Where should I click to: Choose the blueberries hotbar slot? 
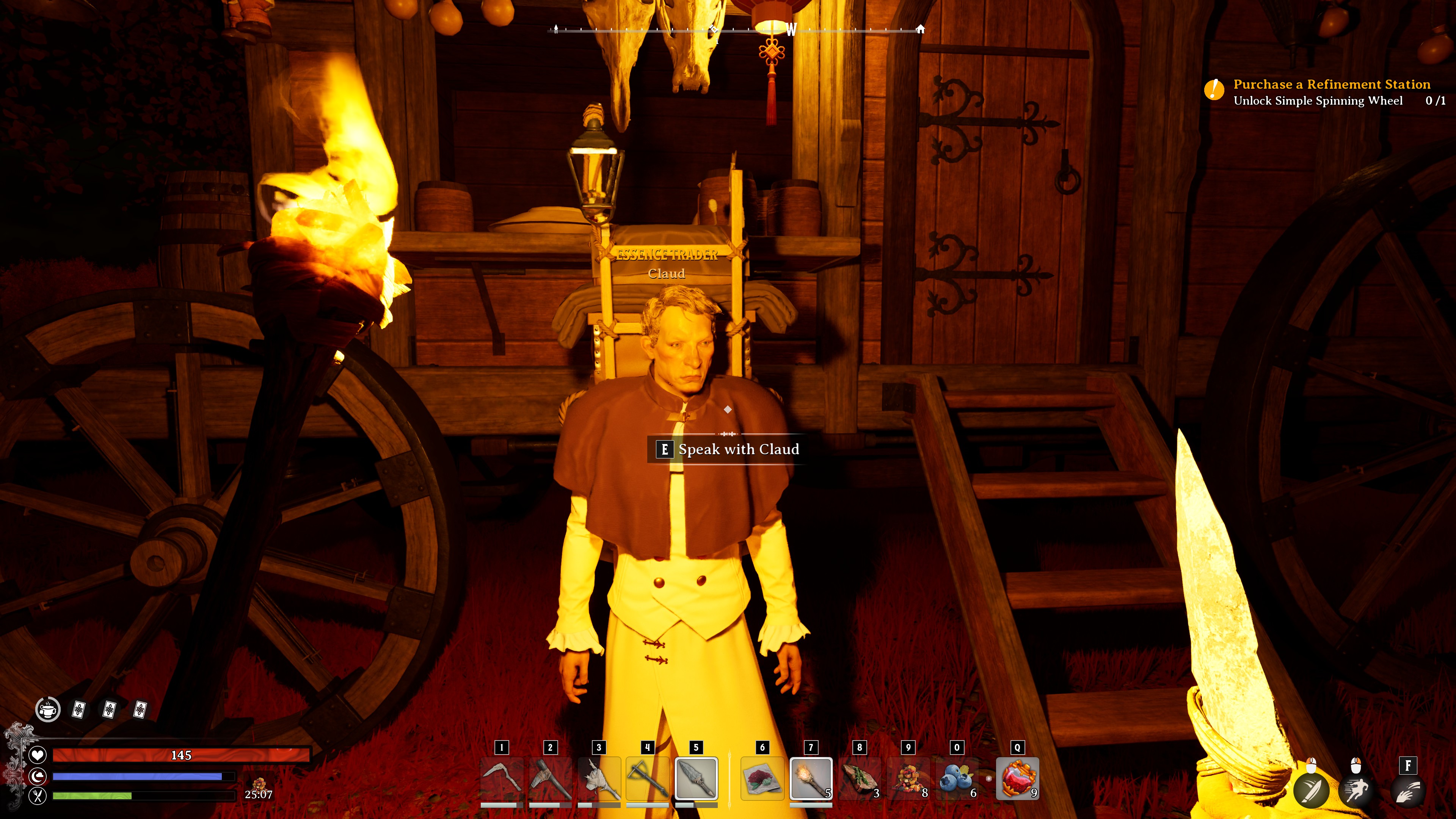click(x=957, y=780)
